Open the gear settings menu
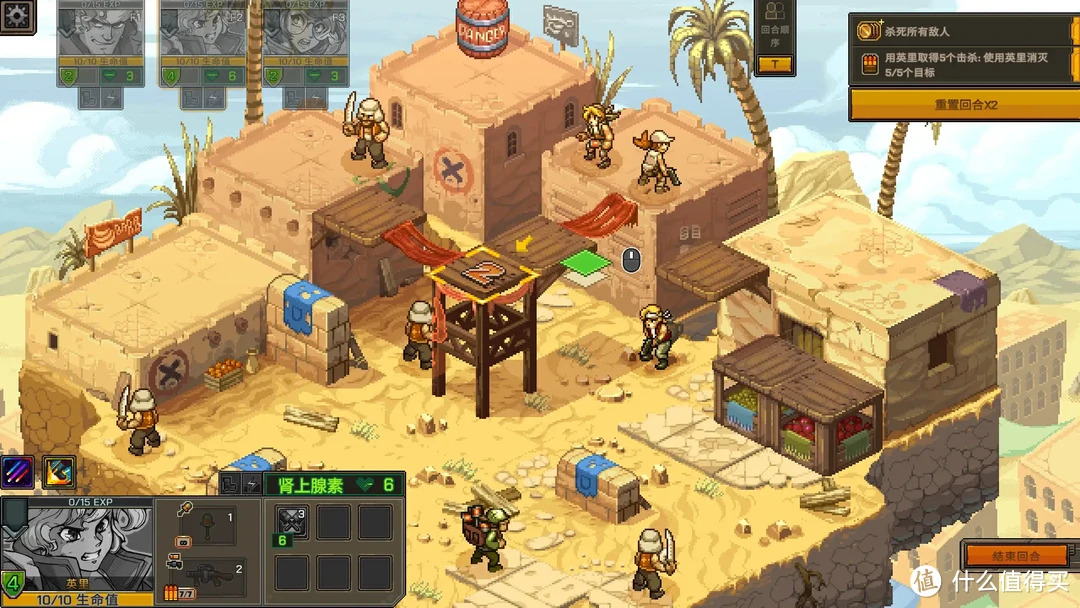 pos(17,17)
